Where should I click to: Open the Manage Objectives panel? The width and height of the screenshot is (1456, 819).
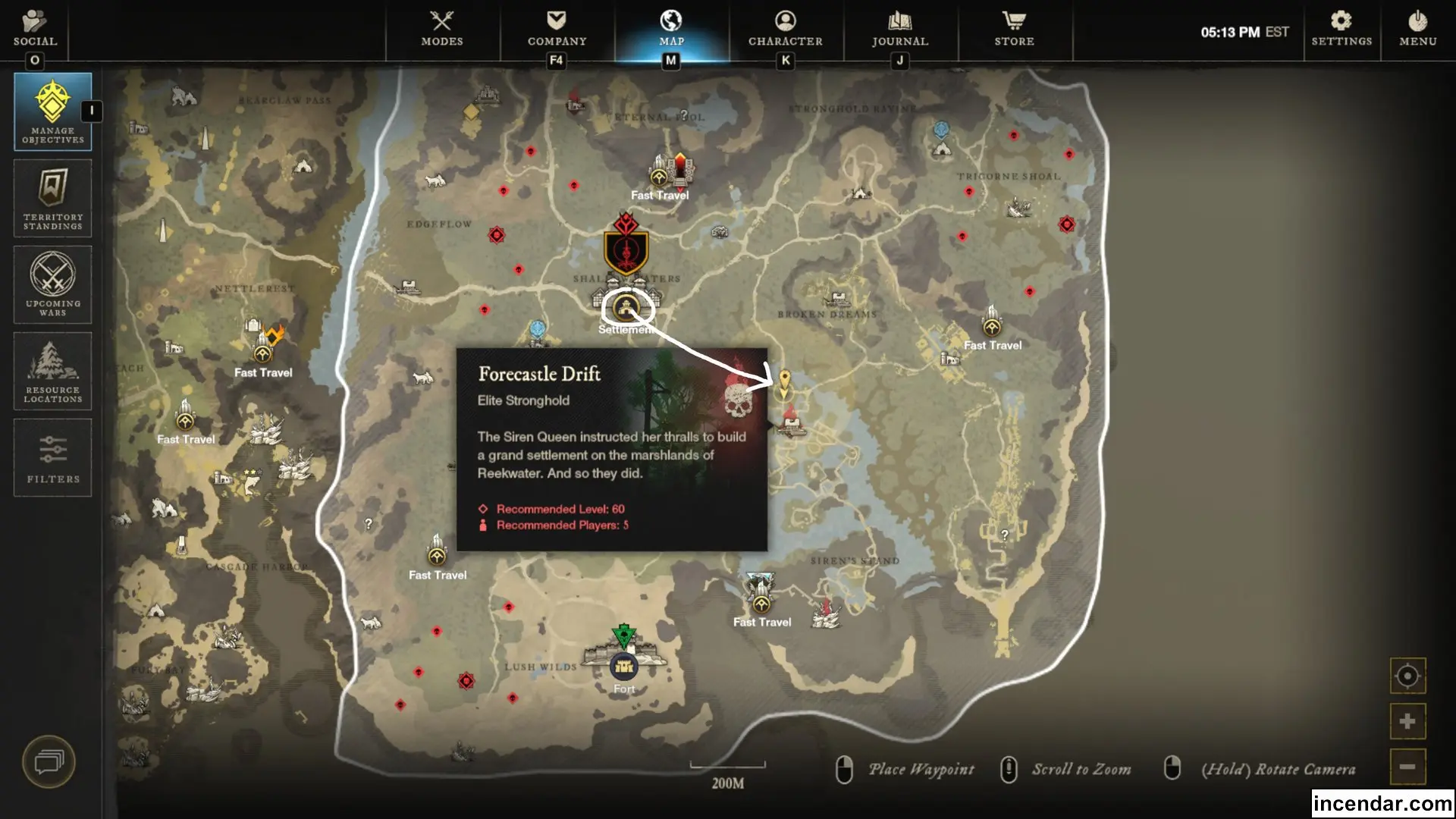52,111
